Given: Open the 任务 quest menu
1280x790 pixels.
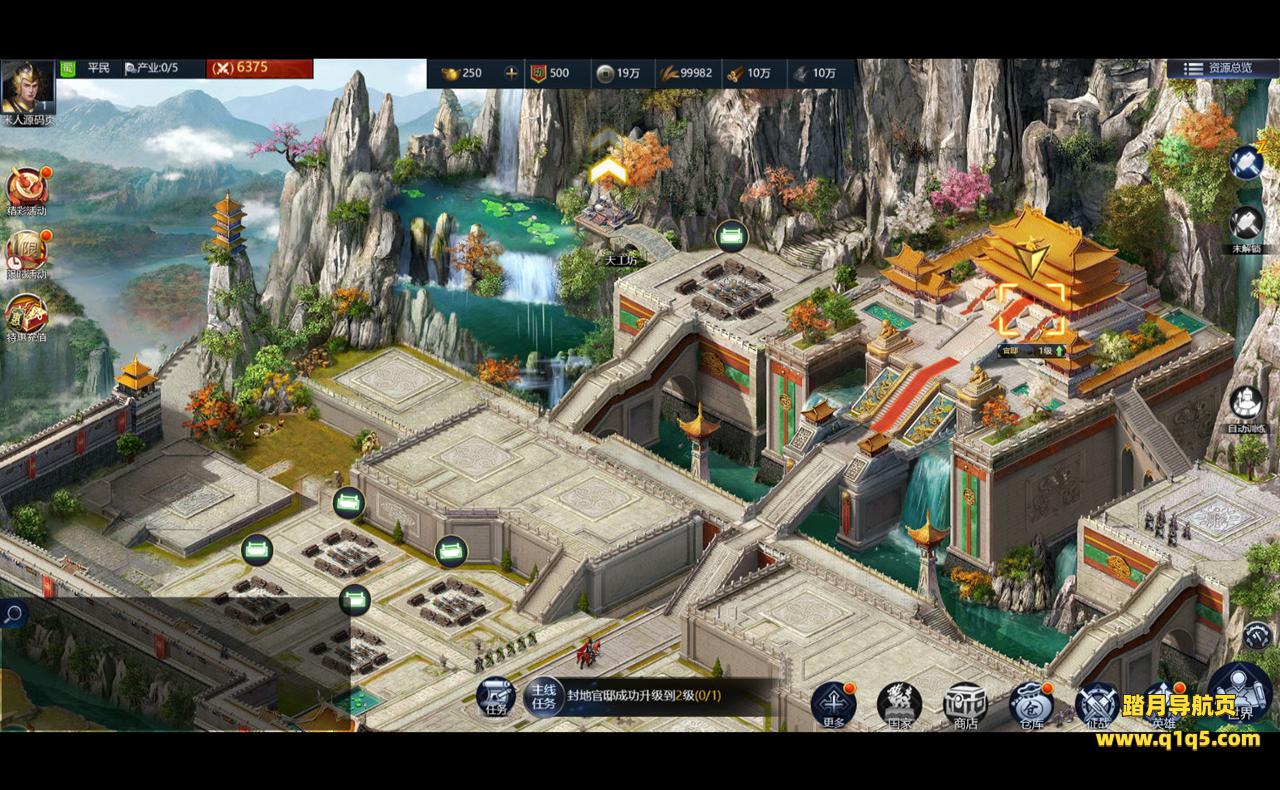Looking at the screenshot, I should [495, 696].
